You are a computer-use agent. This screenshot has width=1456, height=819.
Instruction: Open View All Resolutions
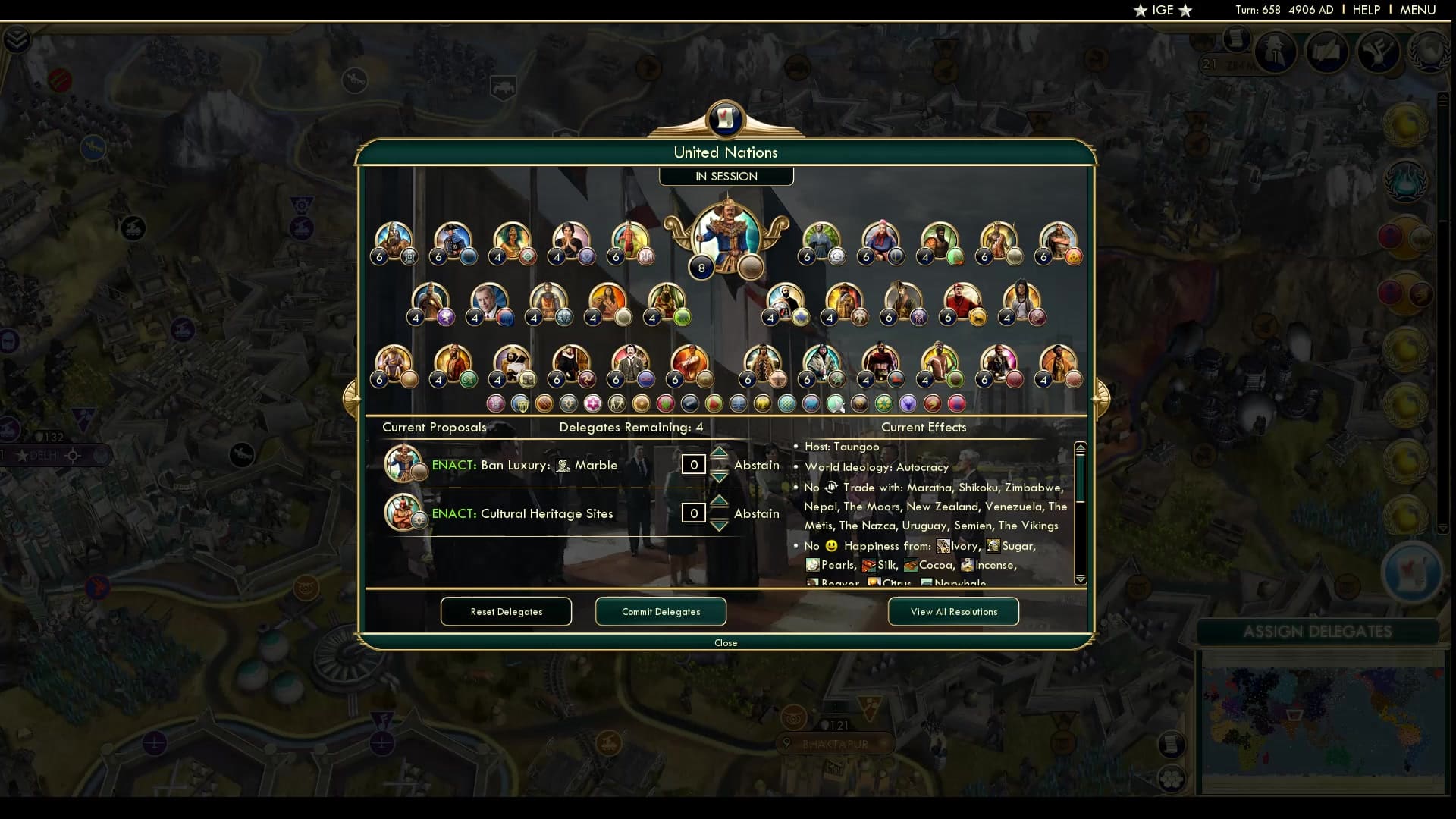click(952, 612)
